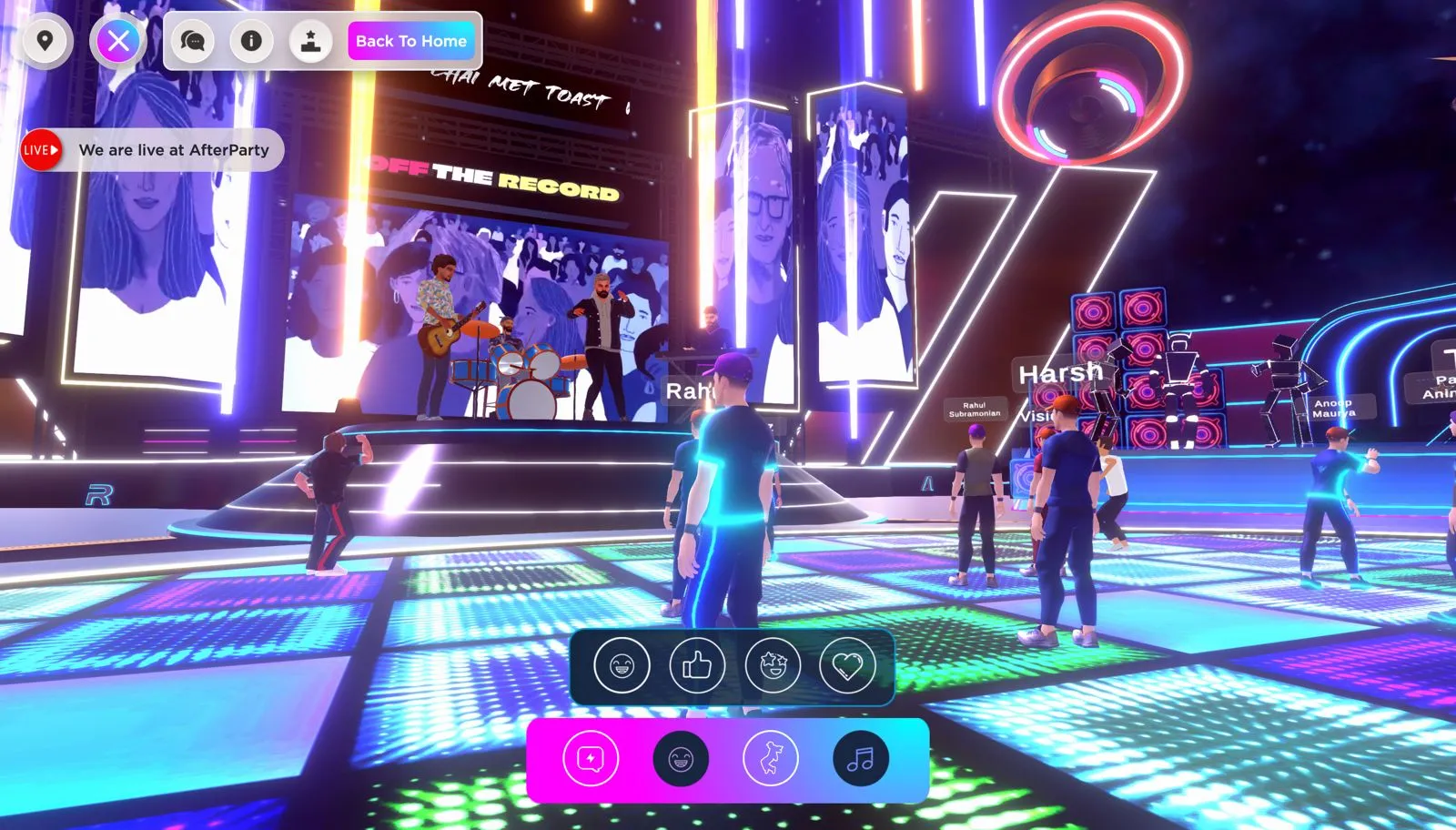The height and width of the screenshot is (830, 1456).
Task: Send the star-eyed face reaction
Action: [x=773, y=665]
